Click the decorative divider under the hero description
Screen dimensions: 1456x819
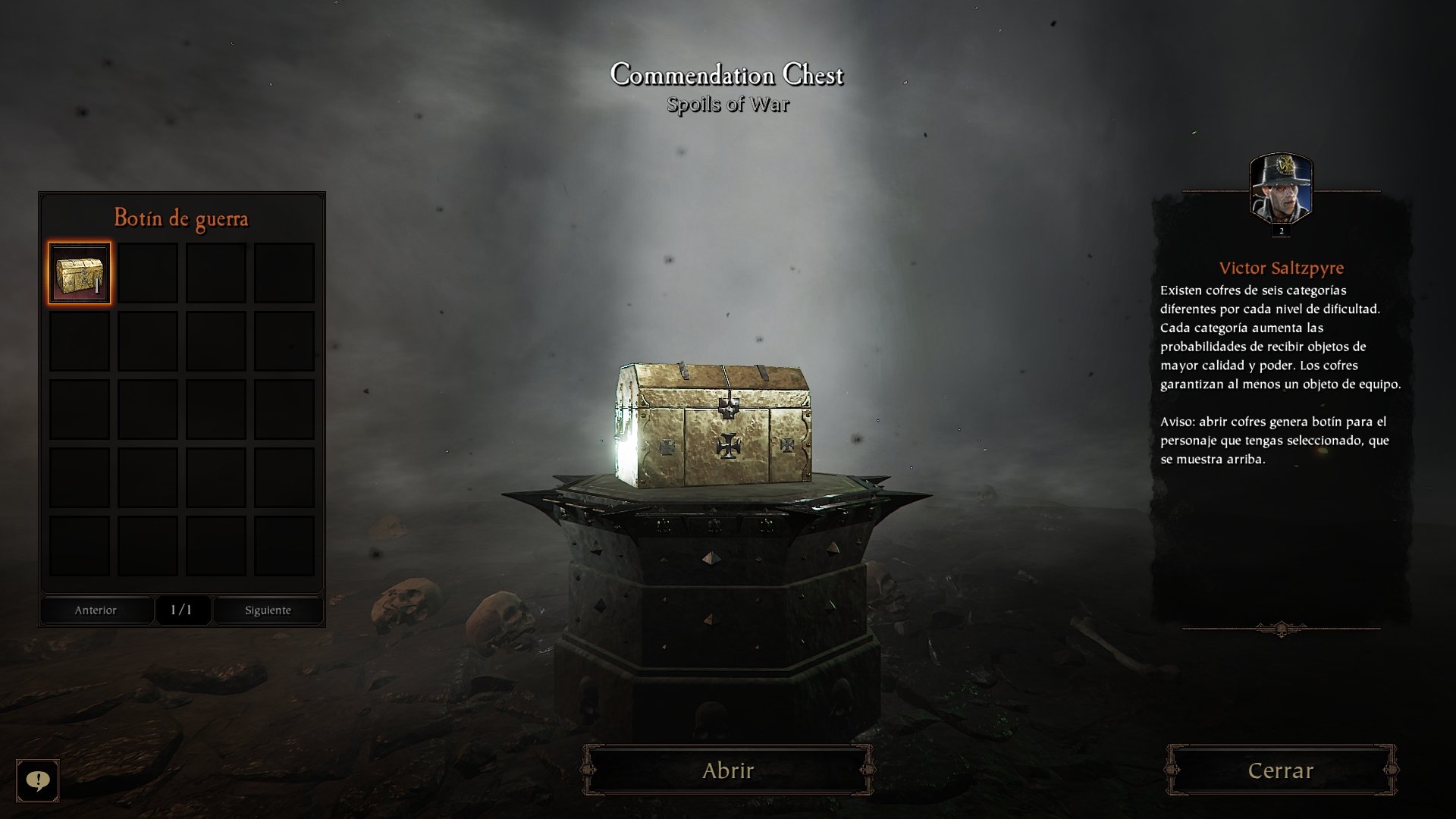(x=1280, y=629)
